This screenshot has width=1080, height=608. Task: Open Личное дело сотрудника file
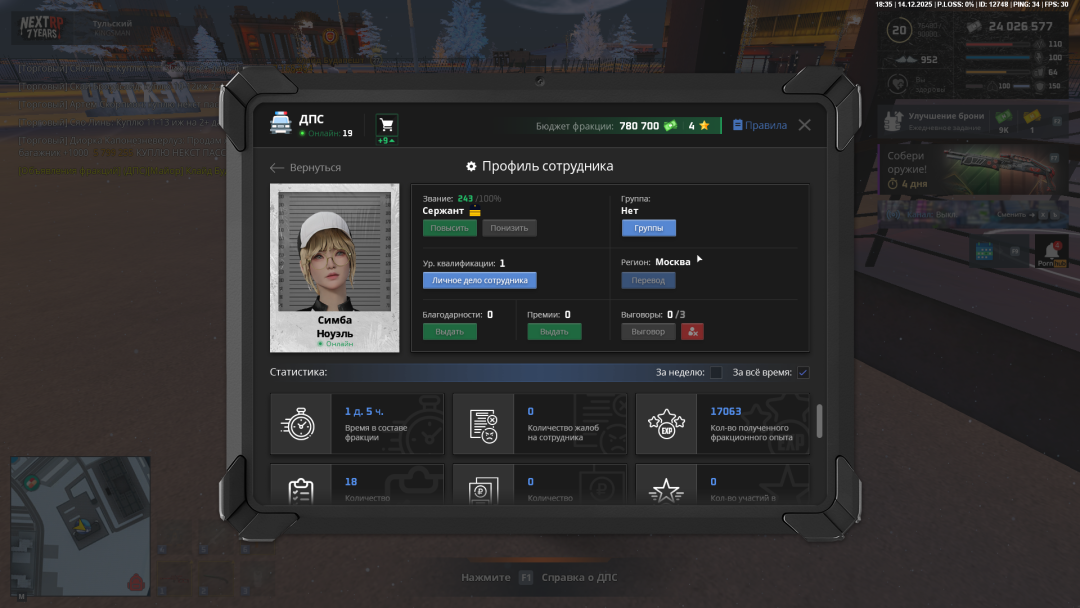(x=479, y=280)
